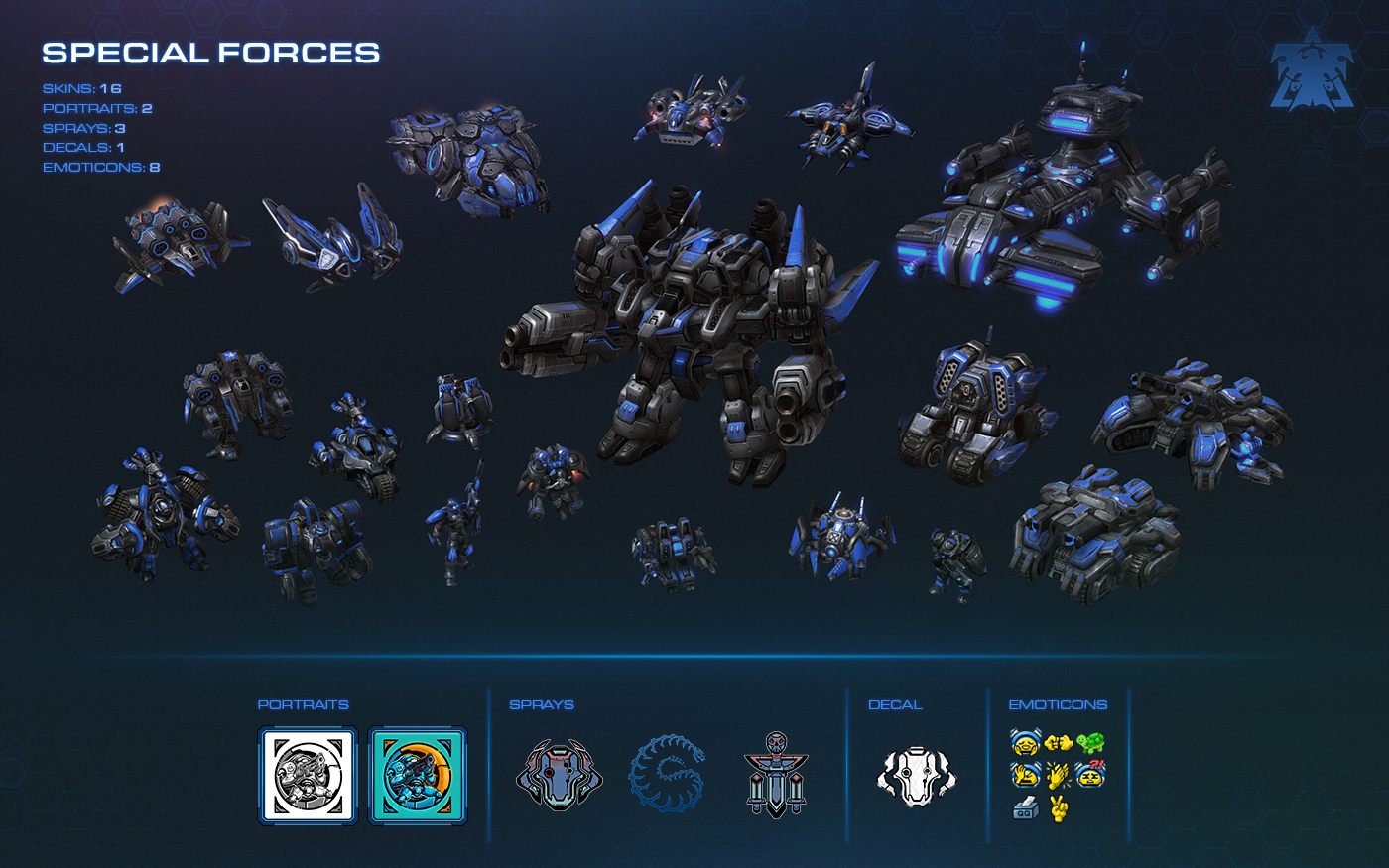Choose the blue Zerg spiral spray

(x=668, y=773)
